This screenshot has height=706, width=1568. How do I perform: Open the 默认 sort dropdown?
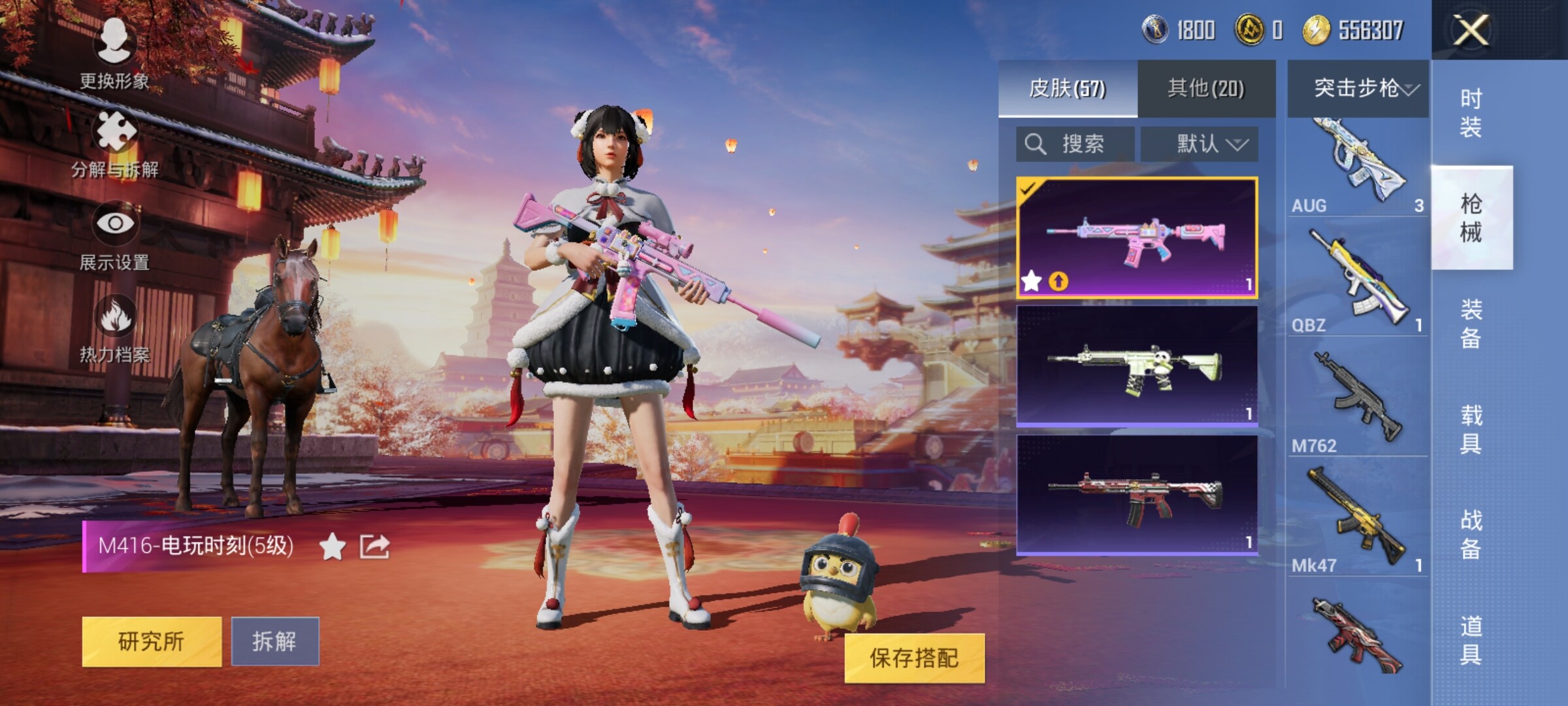(1200, 144)
